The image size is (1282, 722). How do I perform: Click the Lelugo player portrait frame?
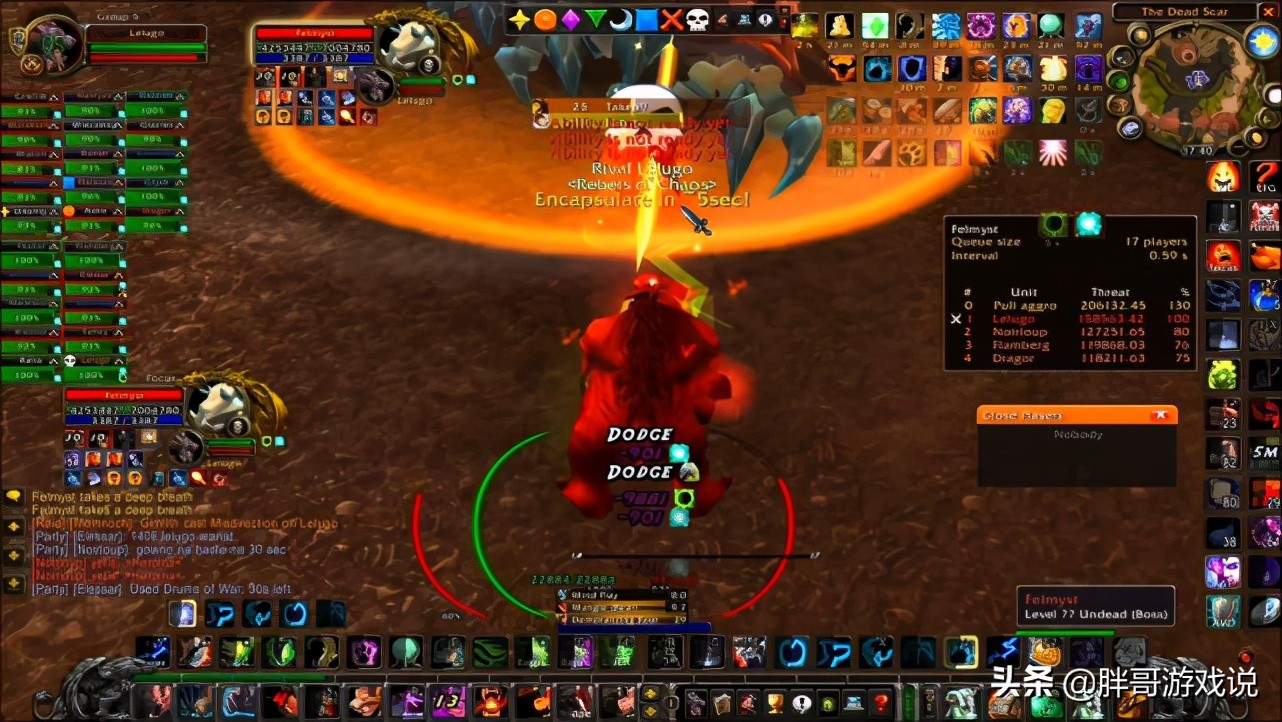pyautogui.click(x=47, y=45)
